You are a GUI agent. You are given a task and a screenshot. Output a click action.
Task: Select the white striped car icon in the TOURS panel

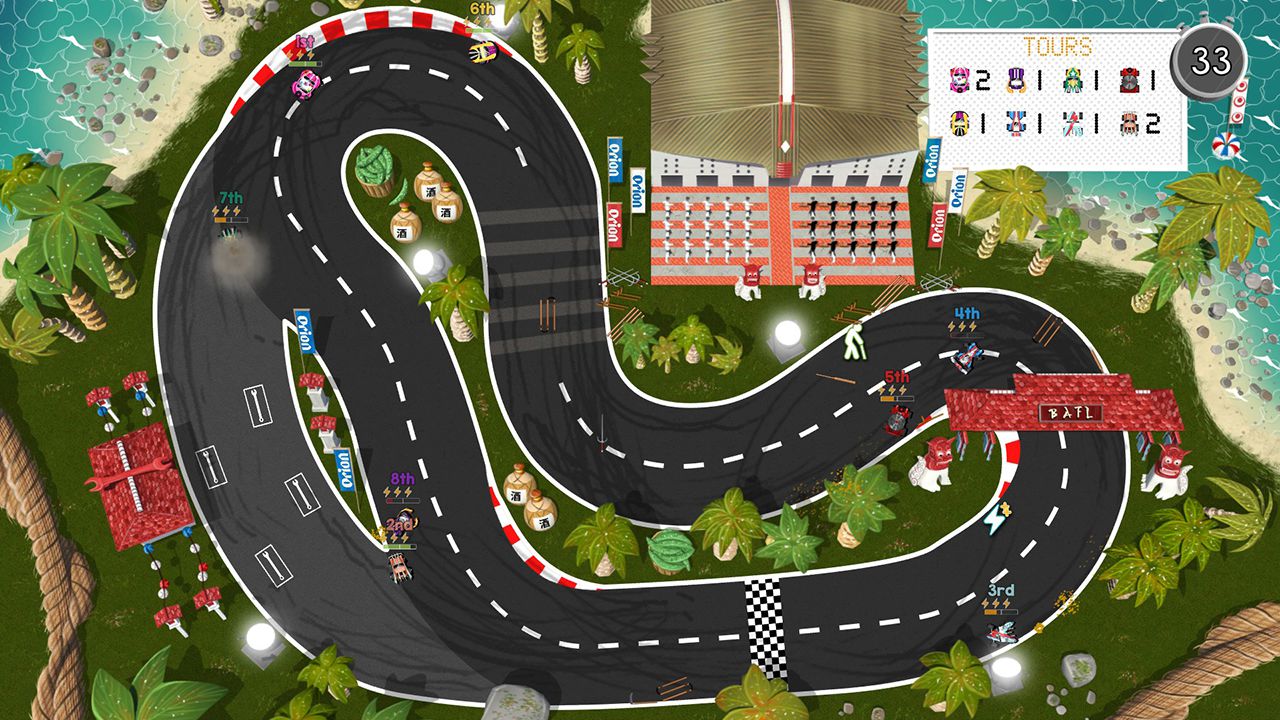[1072, 123]
